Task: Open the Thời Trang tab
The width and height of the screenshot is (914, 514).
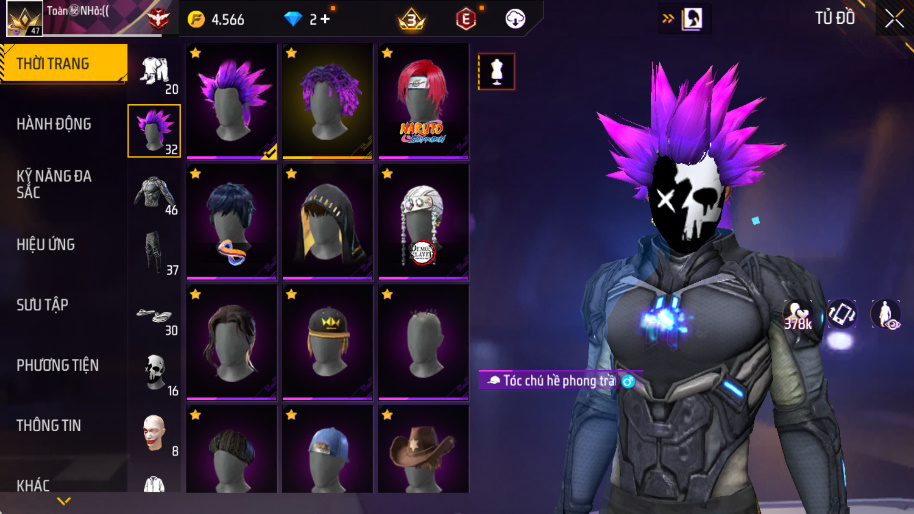Action: point(62,64)
